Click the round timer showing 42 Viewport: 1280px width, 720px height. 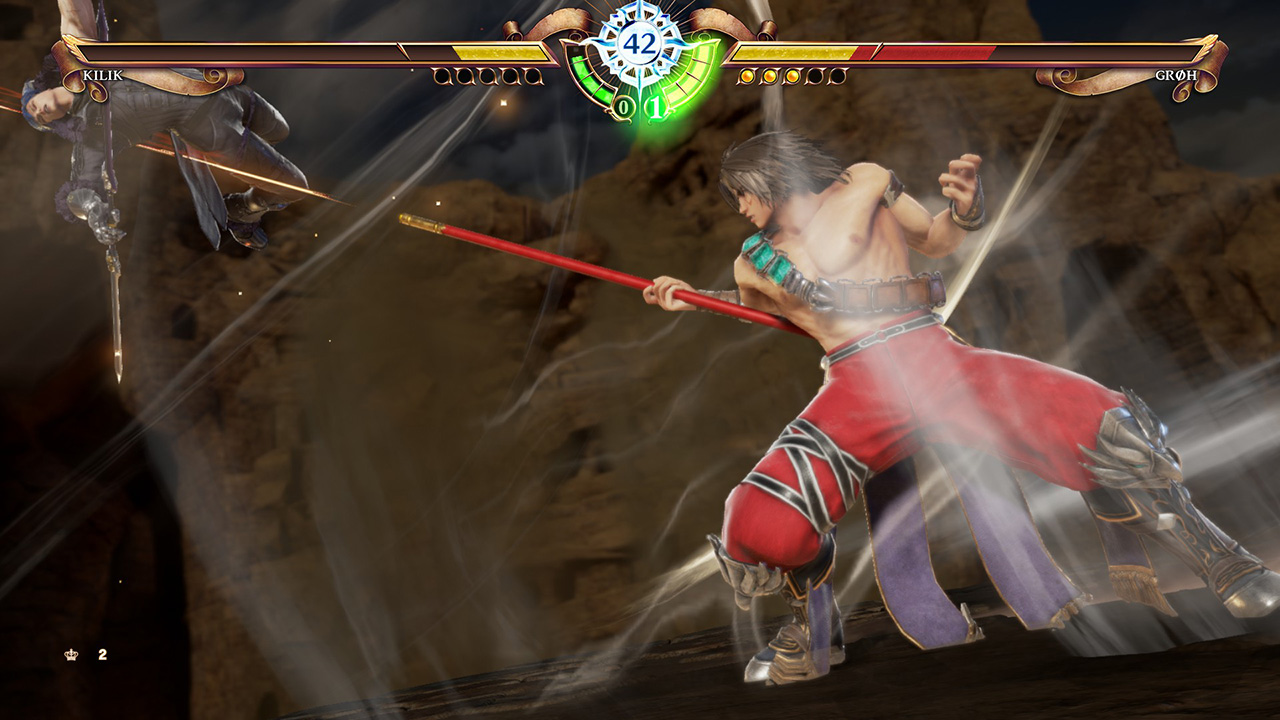(x=640, y=44)
